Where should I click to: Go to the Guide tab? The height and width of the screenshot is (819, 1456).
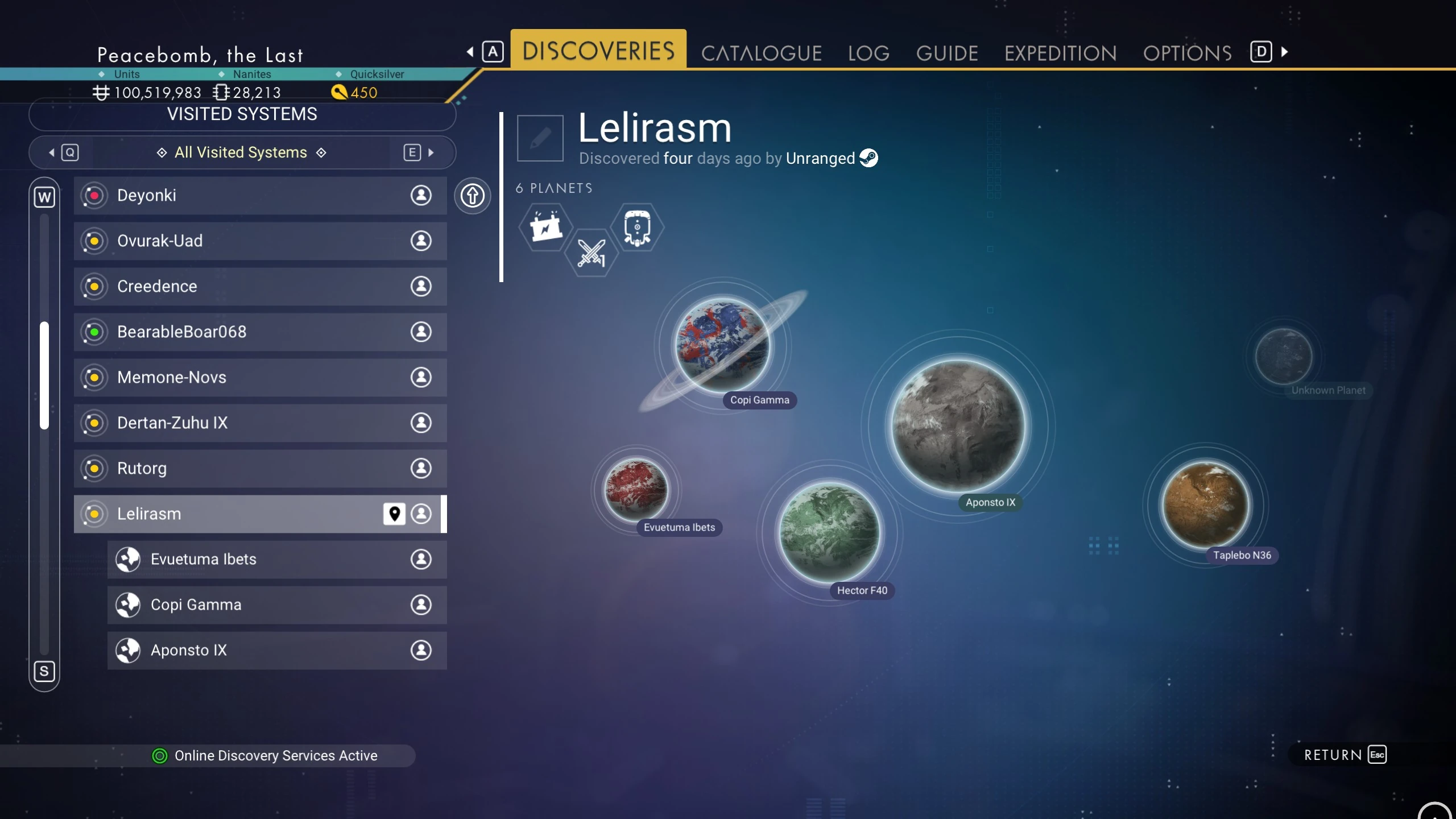pos(947,53)
